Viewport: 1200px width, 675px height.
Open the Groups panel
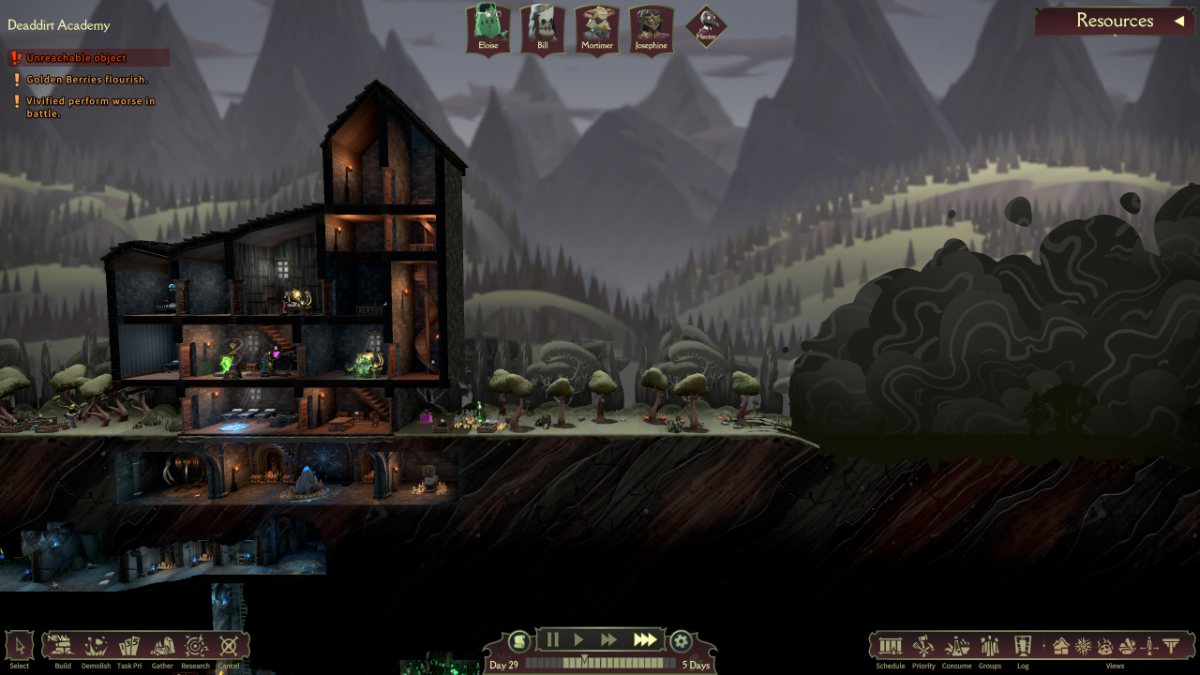pos(990,646)
